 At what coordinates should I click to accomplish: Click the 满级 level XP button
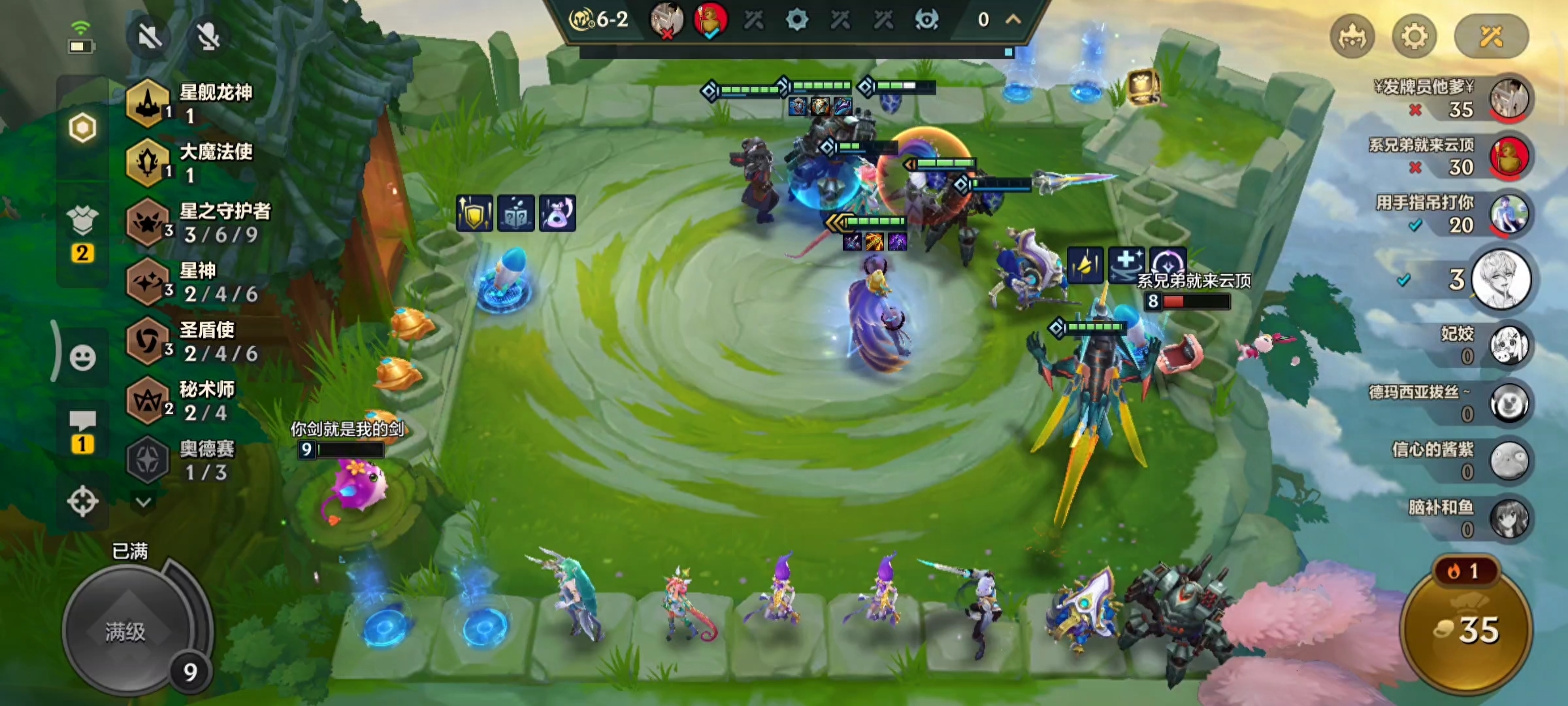click(x=125, y=631)
